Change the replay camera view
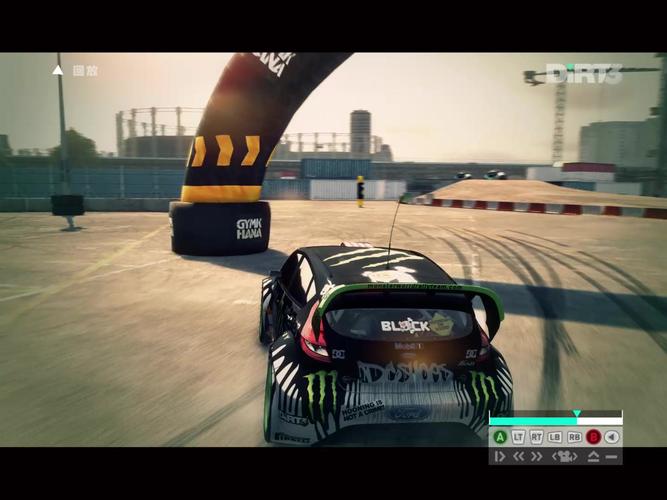The height and width of the screenshot is (500, 667). 565,456
